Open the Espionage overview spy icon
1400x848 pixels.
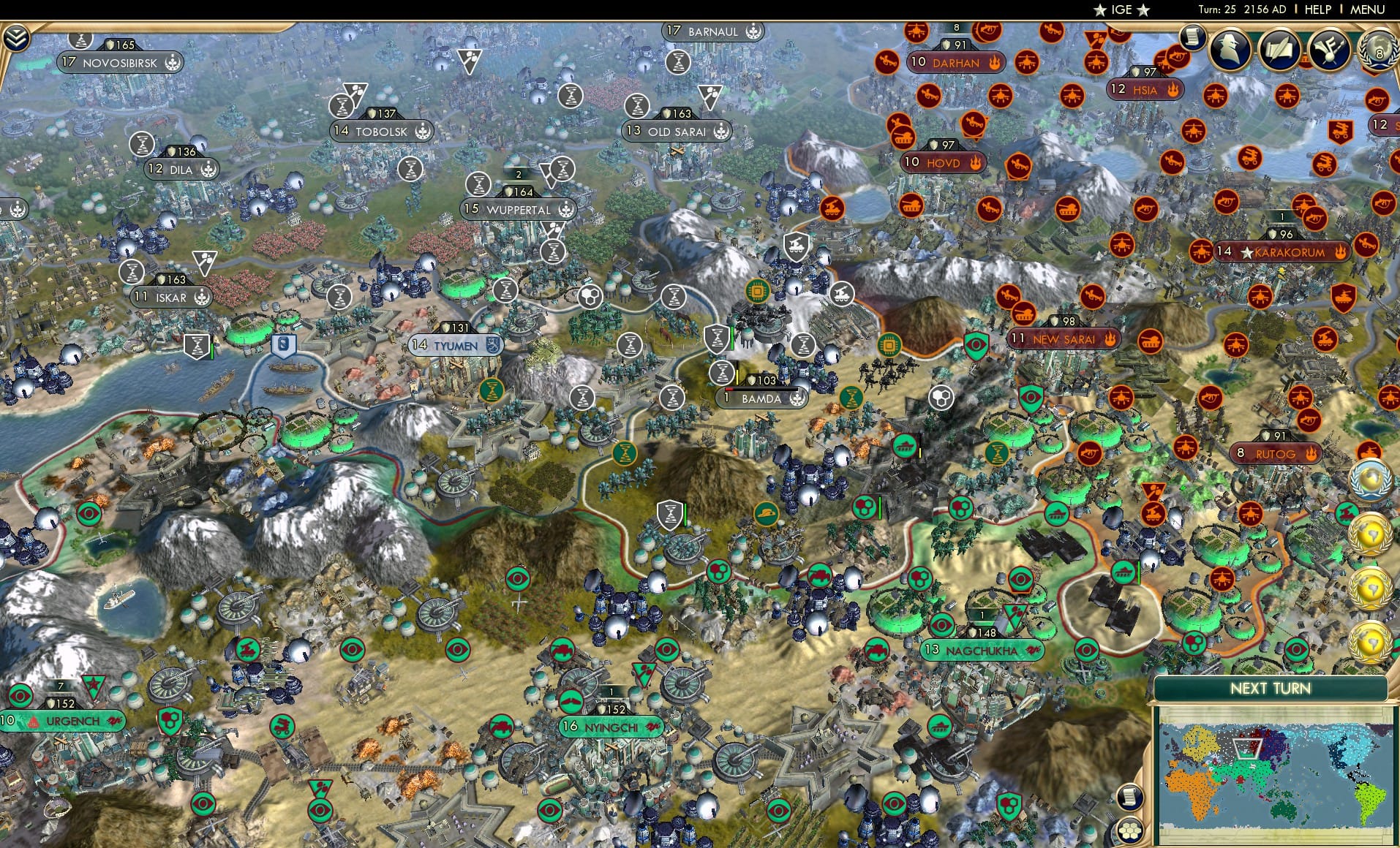pyautogui.click(x=1228, y=50)
